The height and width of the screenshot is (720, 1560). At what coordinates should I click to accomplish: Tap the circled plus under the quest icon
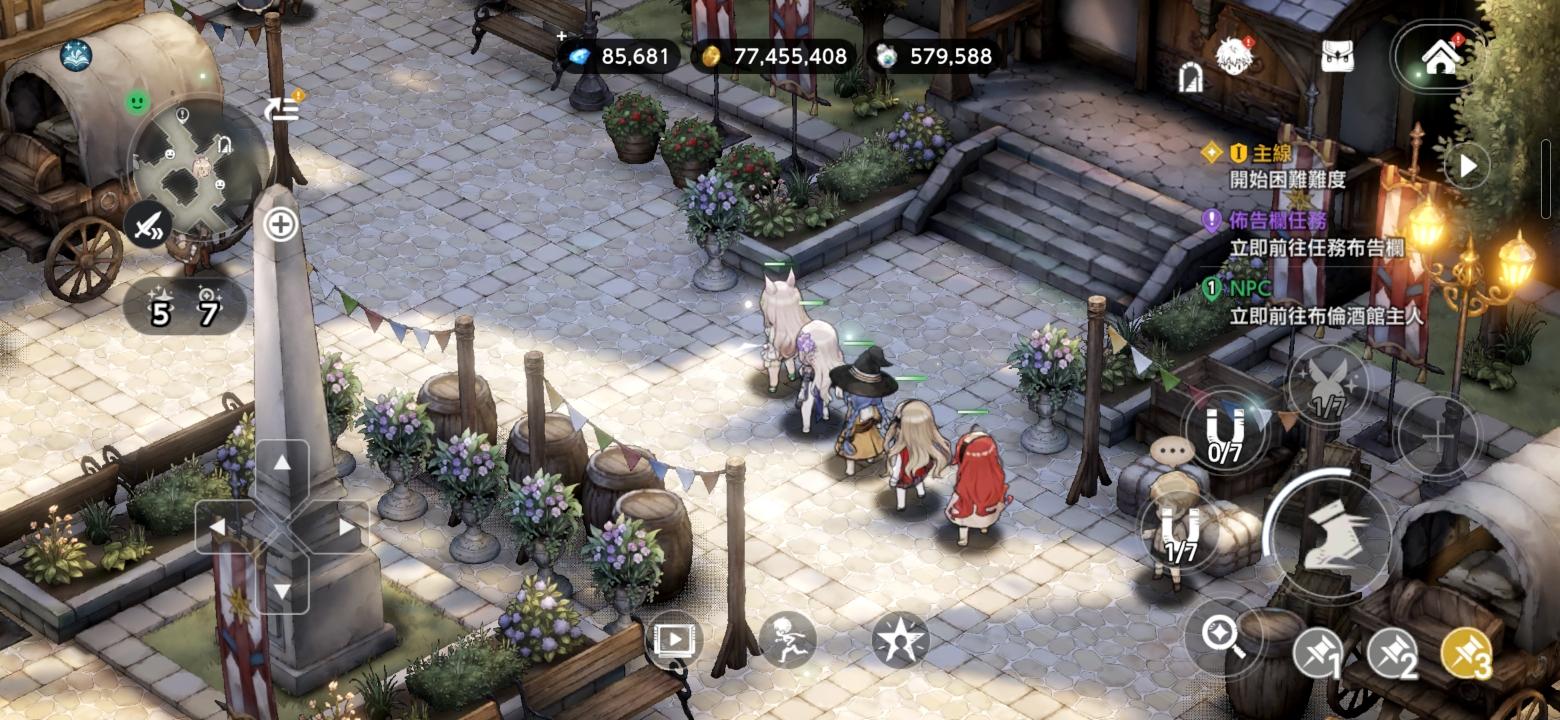[x=281, y=225]
